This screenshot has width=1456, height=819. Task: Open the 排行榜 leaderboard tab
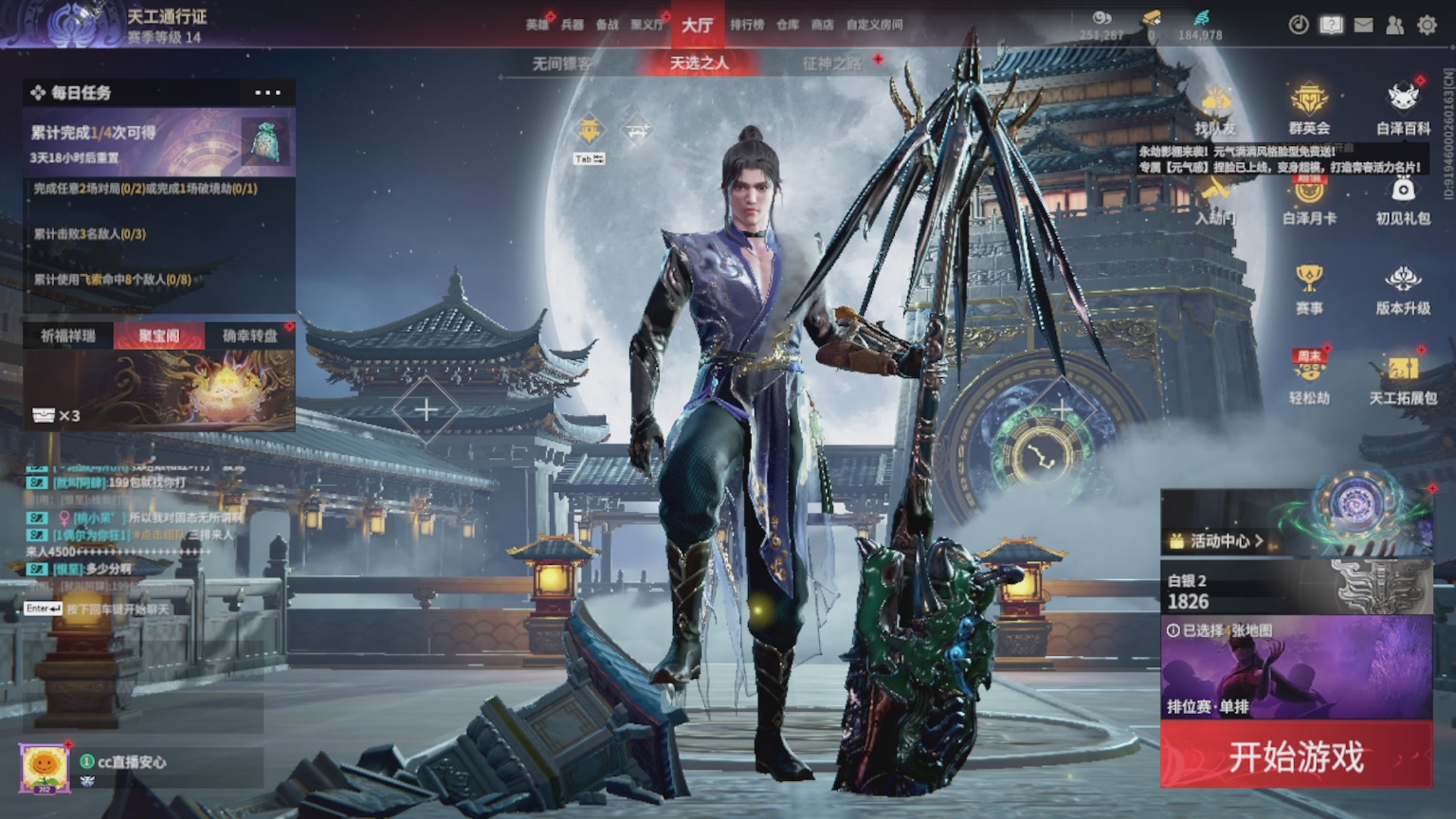point(747,25)
